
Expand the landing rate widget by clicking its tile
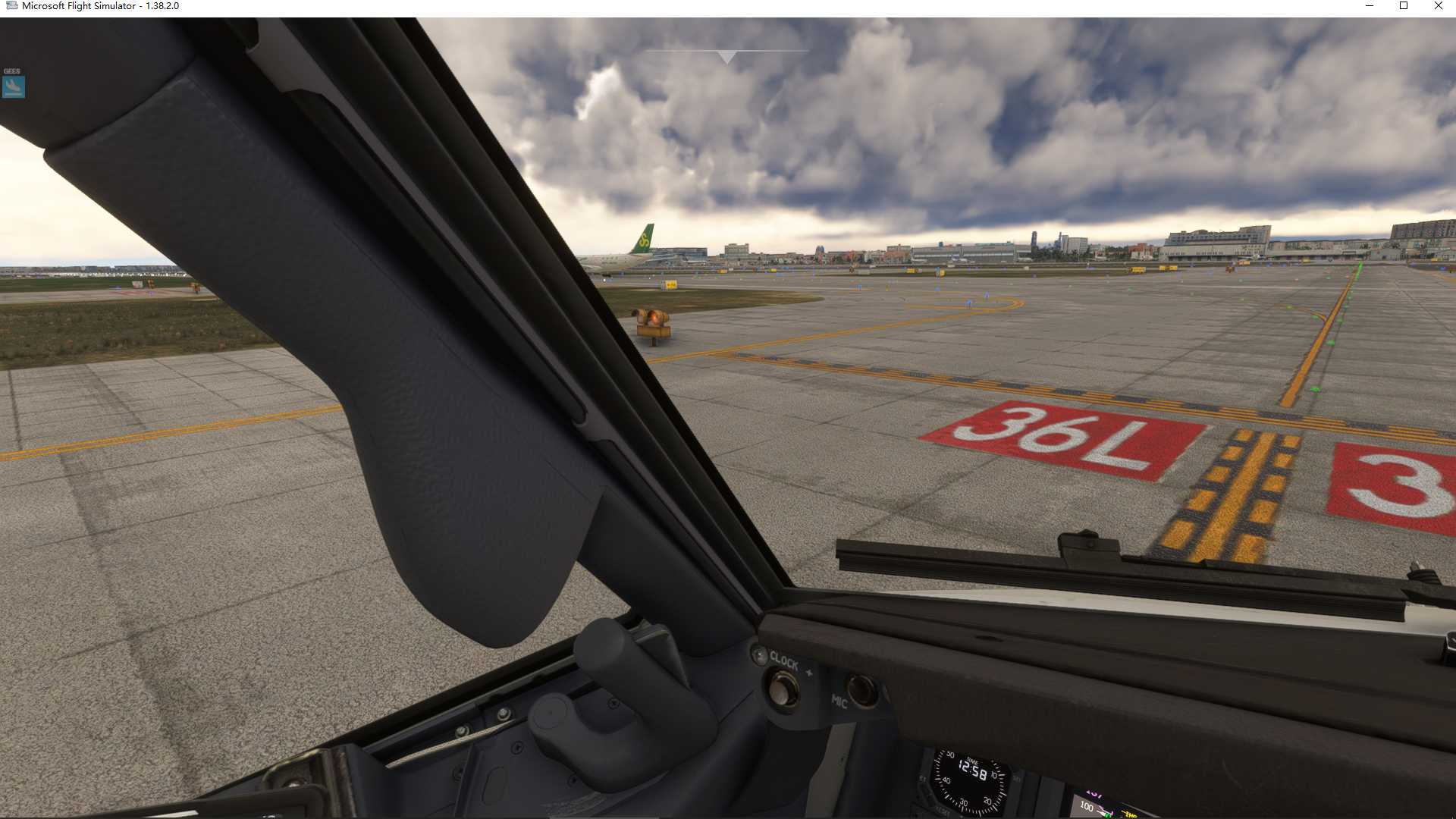12,86
